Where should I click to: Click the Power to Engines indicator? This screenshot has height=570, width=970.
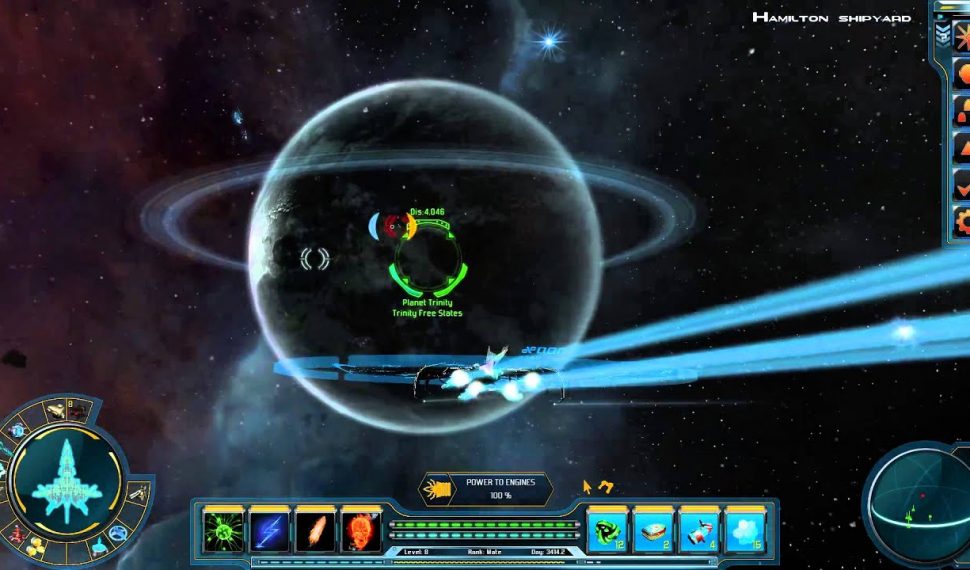tap(487, 488)
